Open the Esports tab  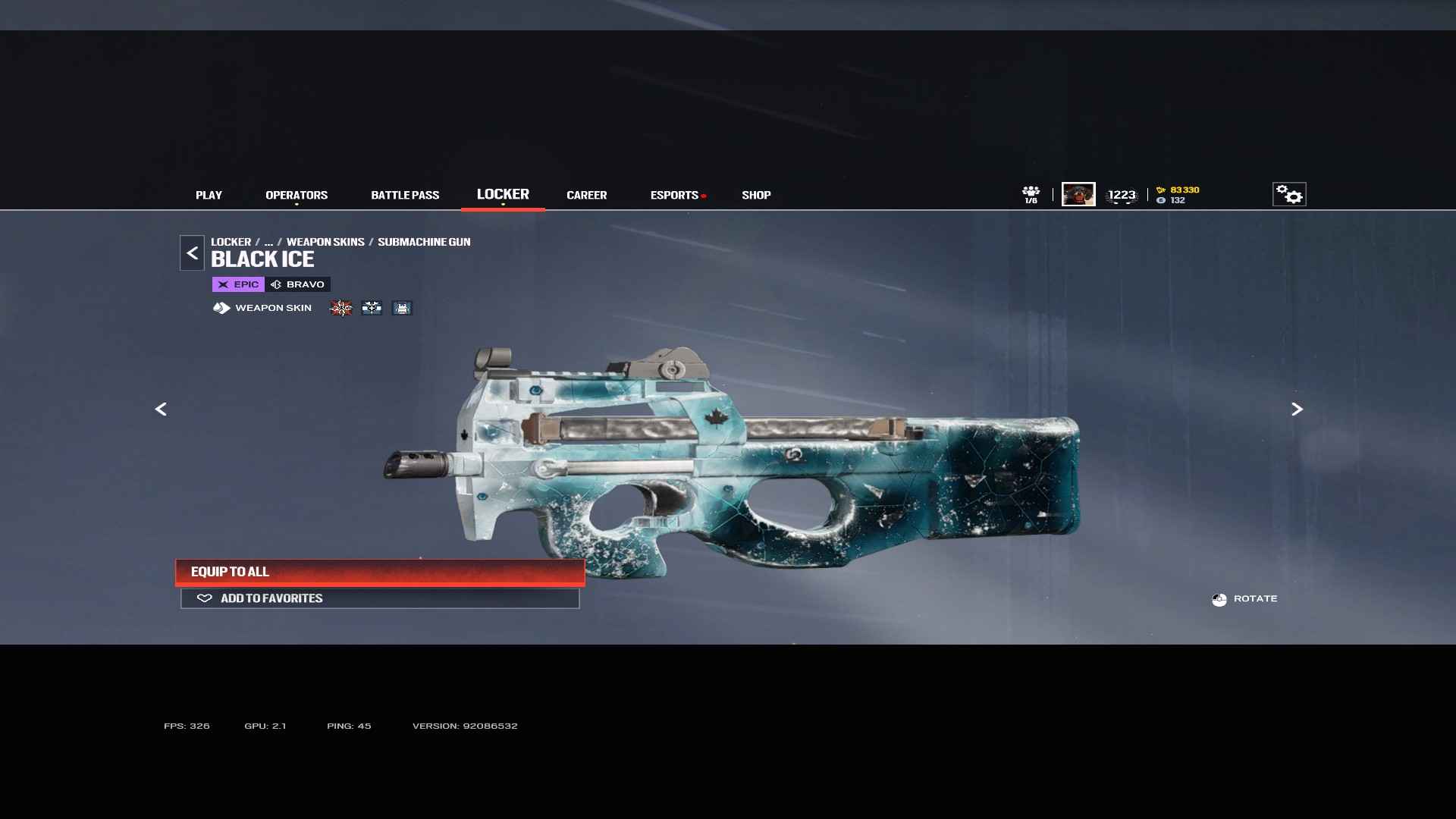(x=674, y=195)
